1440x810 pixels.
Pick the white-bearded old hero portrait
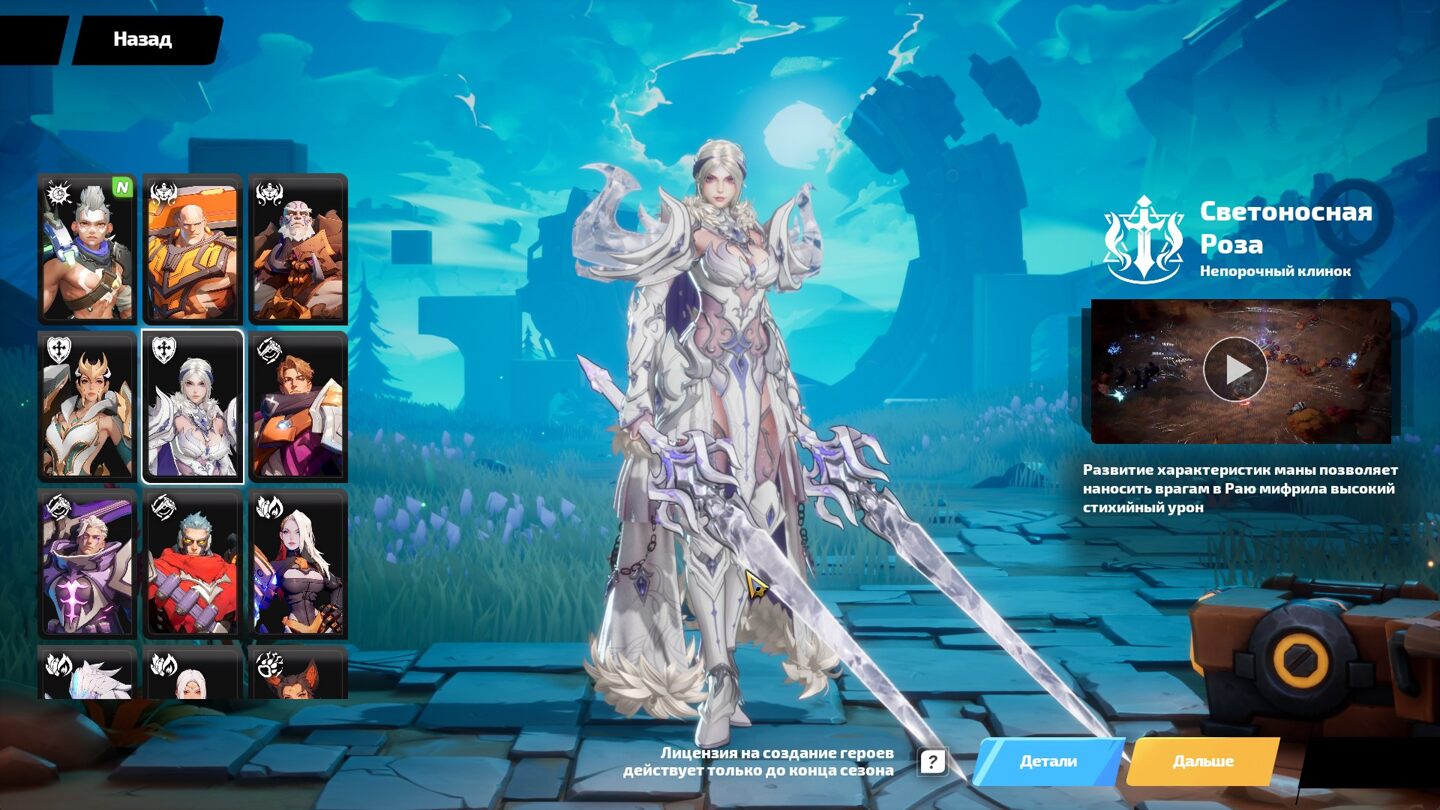coord(298,248)
